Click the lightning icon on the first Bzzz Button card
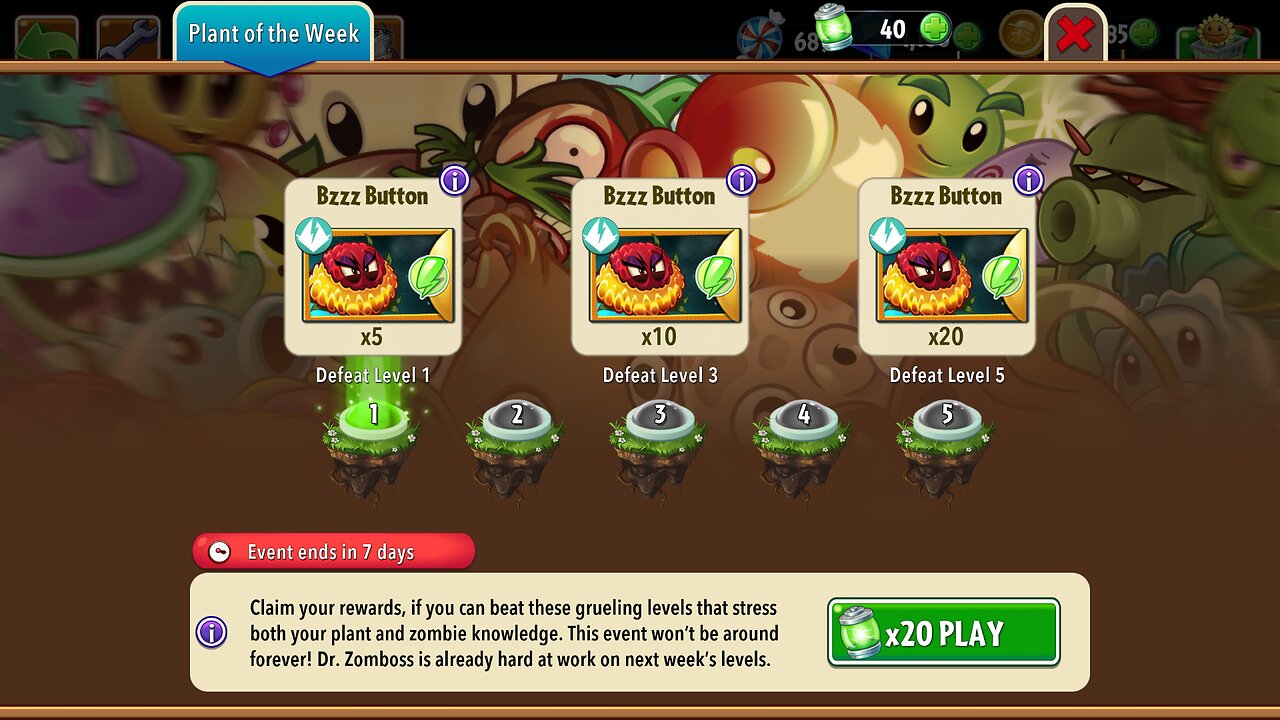Viewport: 1280px width, 720px height. 312,236
